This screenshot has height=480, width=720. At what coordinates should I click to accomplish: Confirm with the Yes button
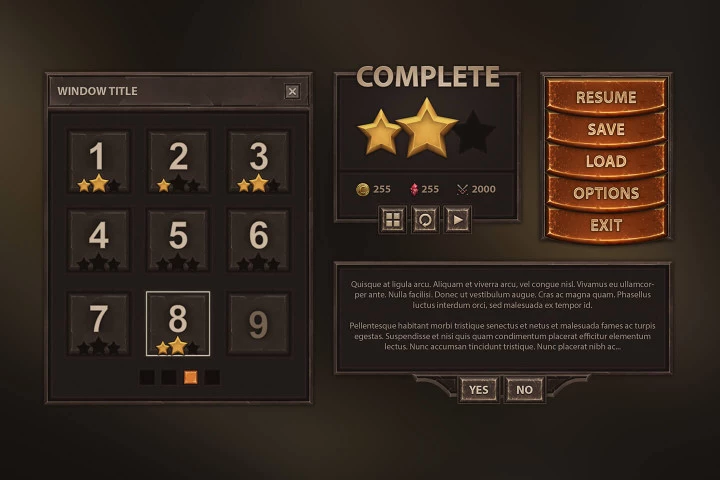pos(479,389)
